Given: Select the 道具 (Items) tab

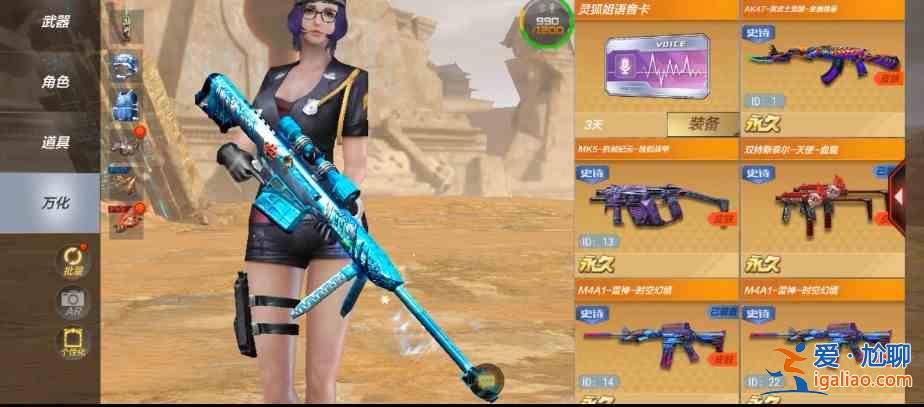Looking at the screenshot, I should (55, 142).
